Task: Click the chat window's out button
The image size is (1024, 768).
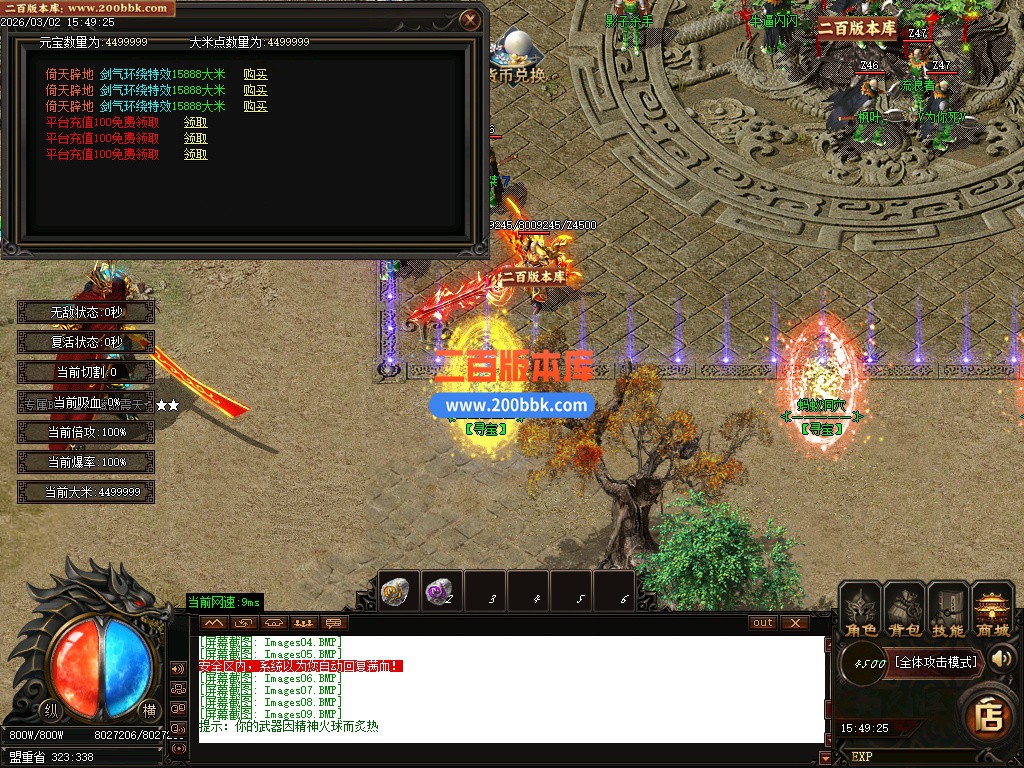Action: [763, 623]
